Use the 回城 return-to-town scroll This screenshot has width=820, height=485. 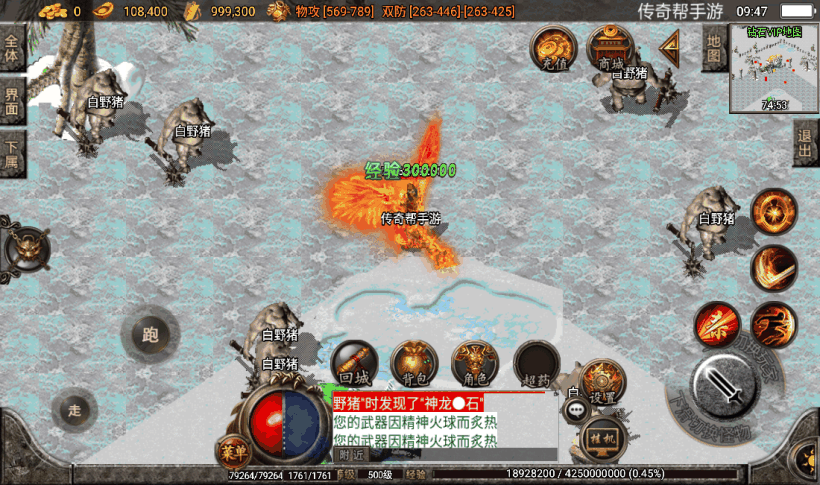[354, 364]
